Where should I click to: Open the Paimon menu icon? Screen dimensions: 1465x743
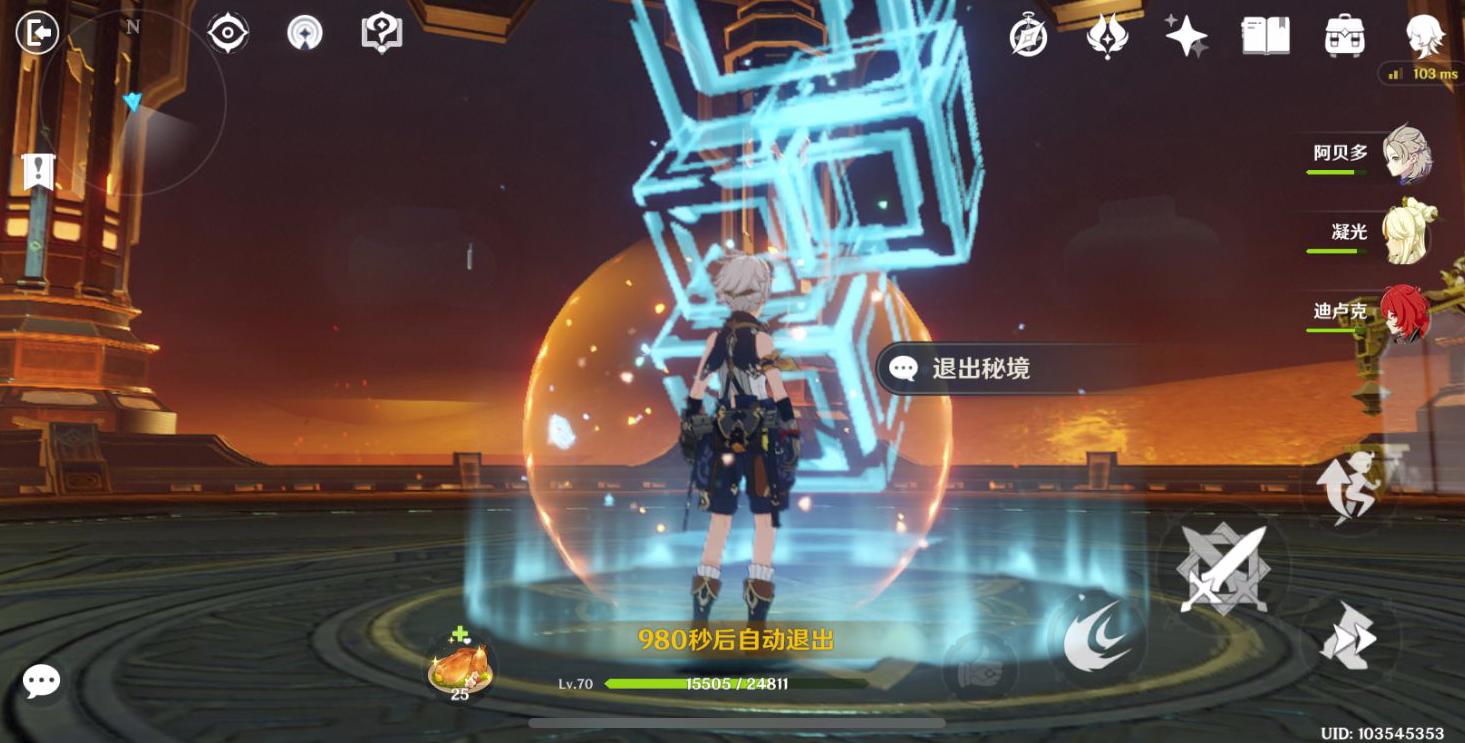(x=1423, y=36)
